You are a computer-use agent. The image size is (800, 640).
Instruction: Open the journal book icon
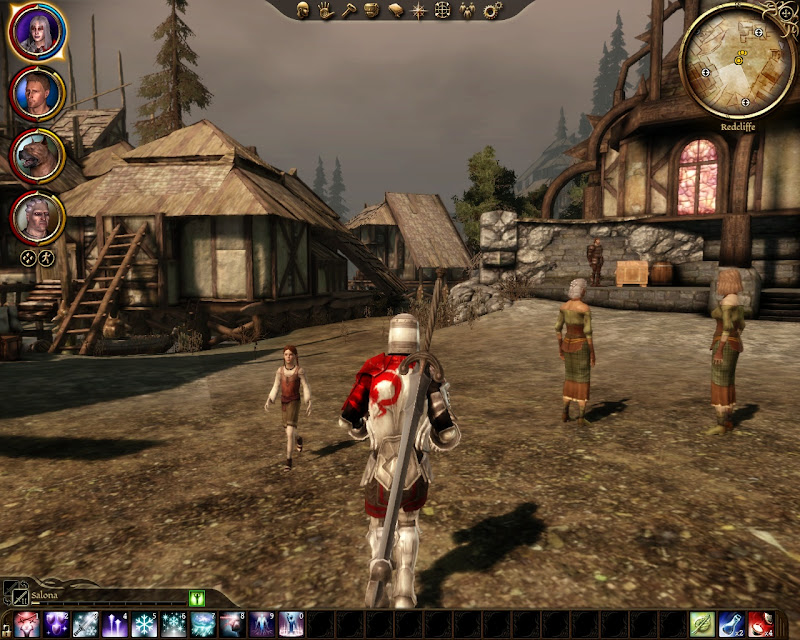(394, 10)
